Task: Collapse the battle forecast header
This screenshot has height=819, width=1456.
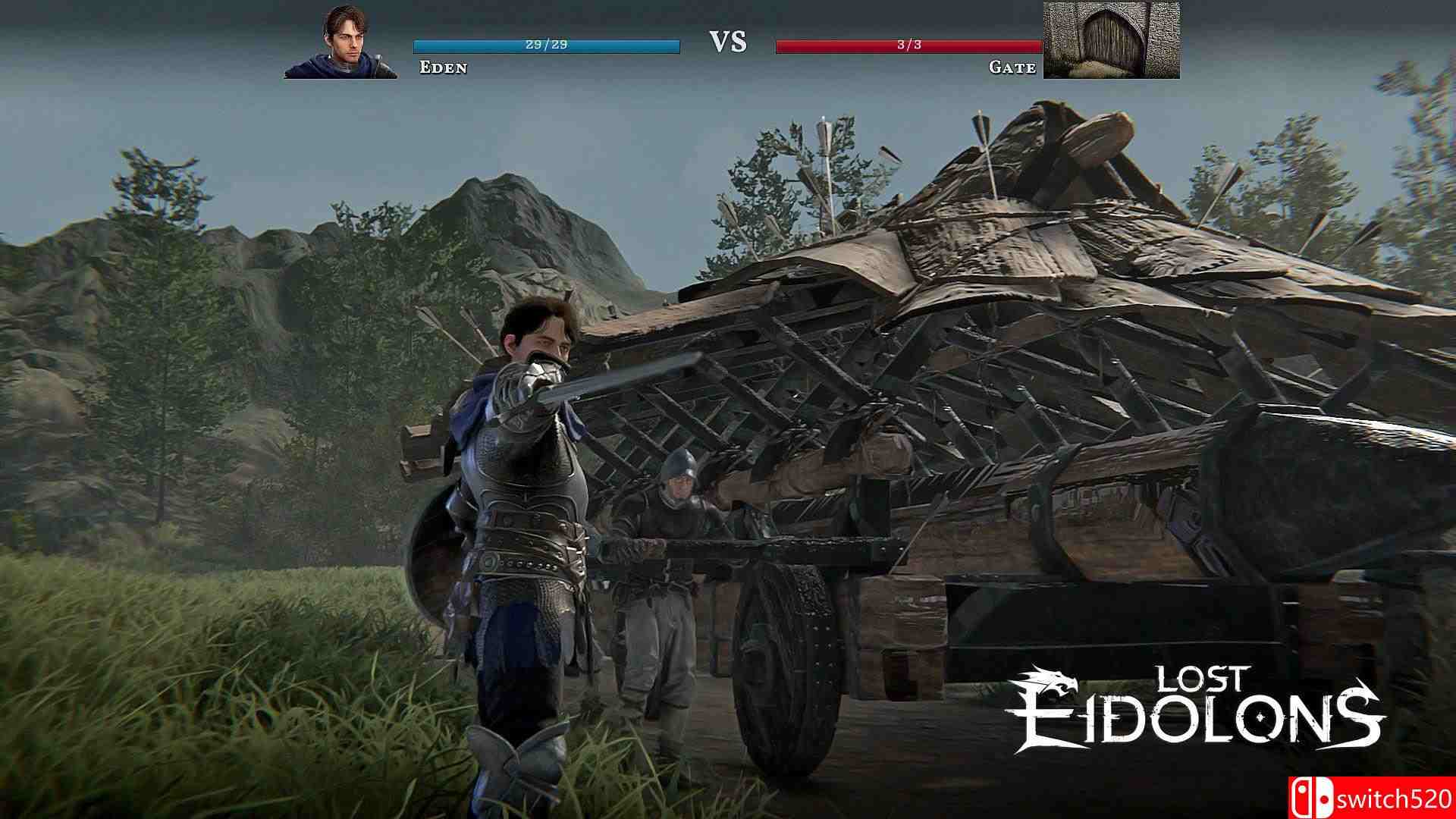Action: [727, 43]
